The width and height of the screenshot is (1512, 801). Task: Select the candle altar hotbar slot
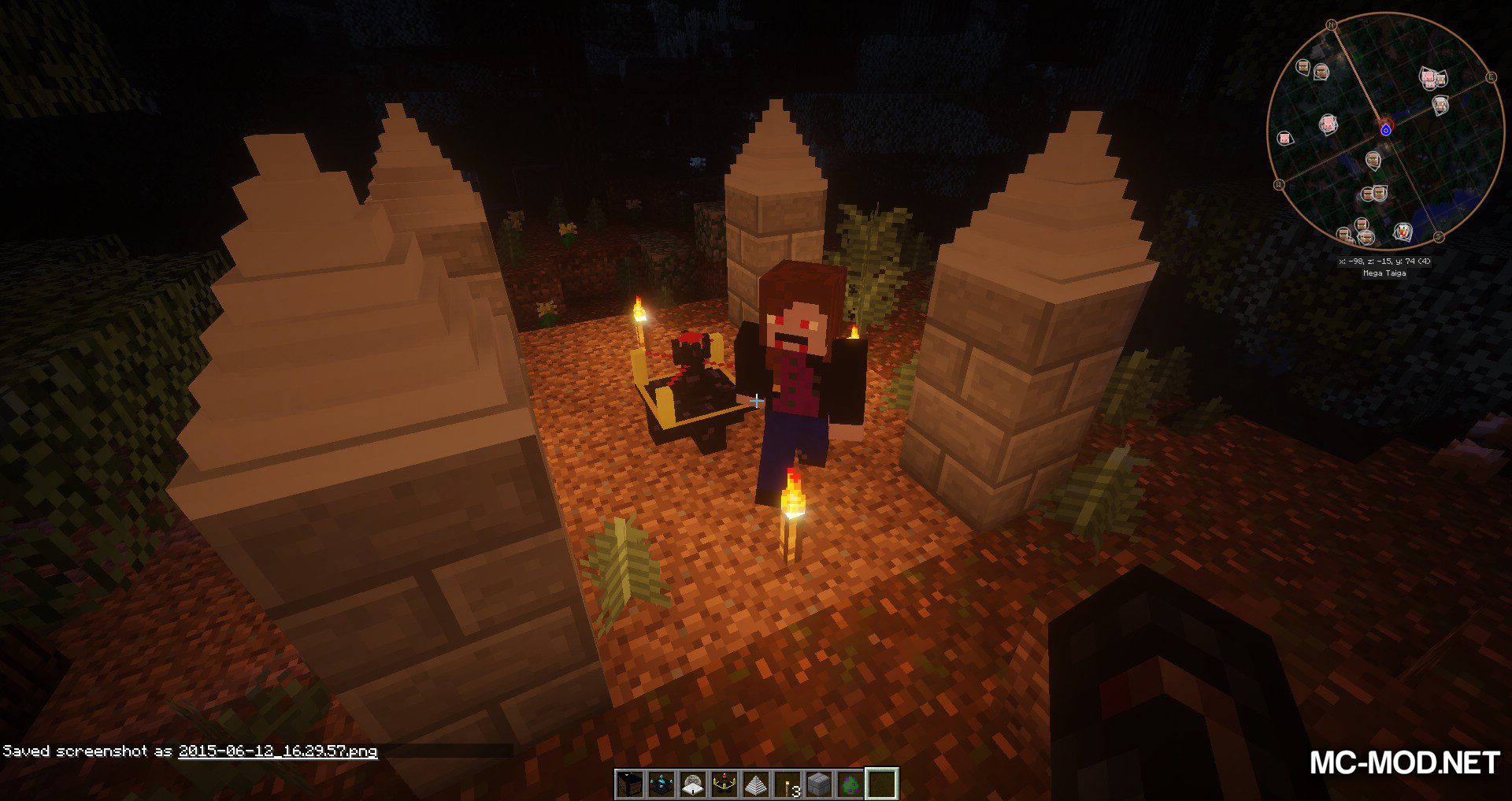[x=724, y=784]
